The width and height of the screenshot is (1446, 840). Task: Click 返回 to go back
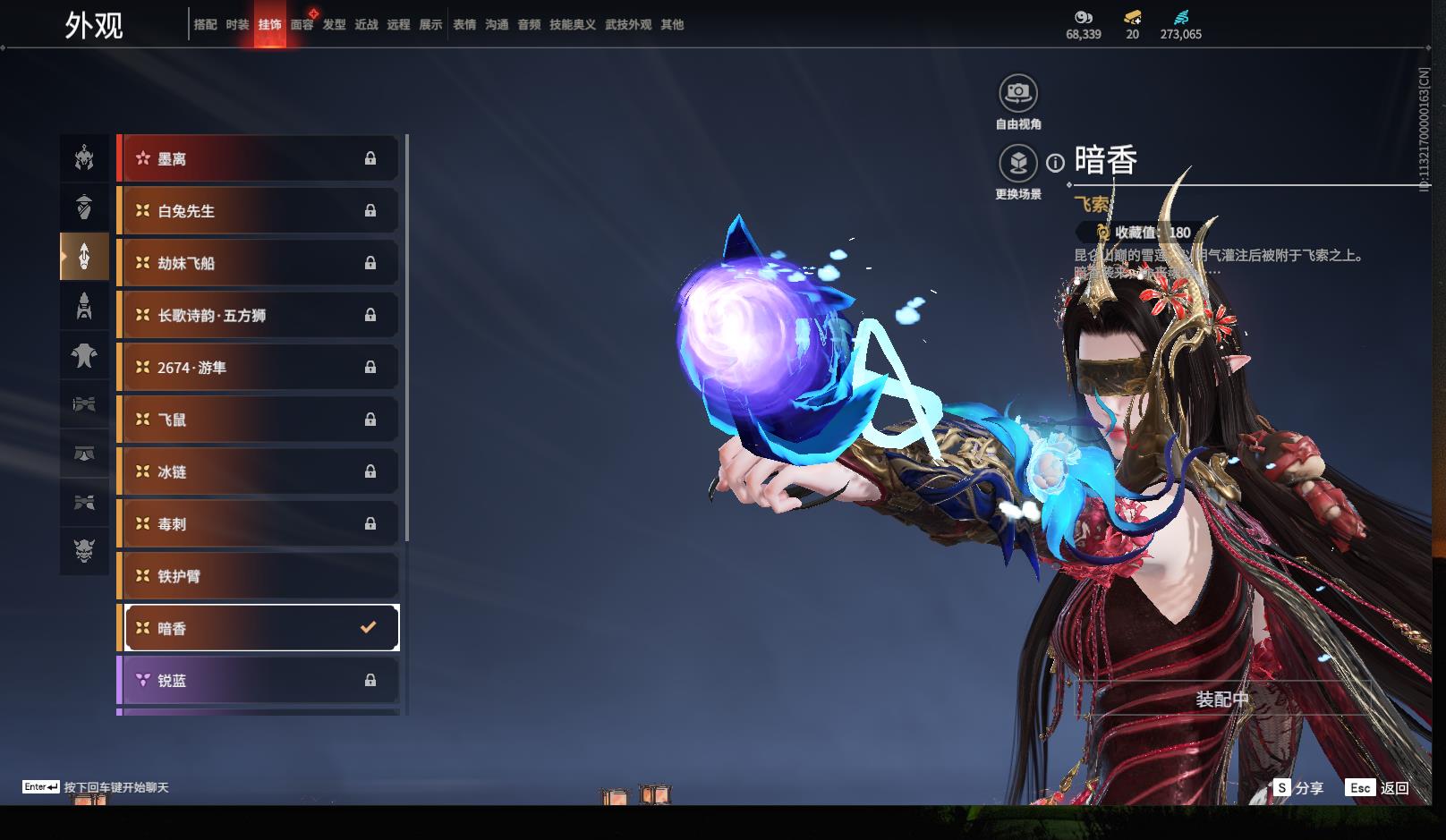[1378, 788]
